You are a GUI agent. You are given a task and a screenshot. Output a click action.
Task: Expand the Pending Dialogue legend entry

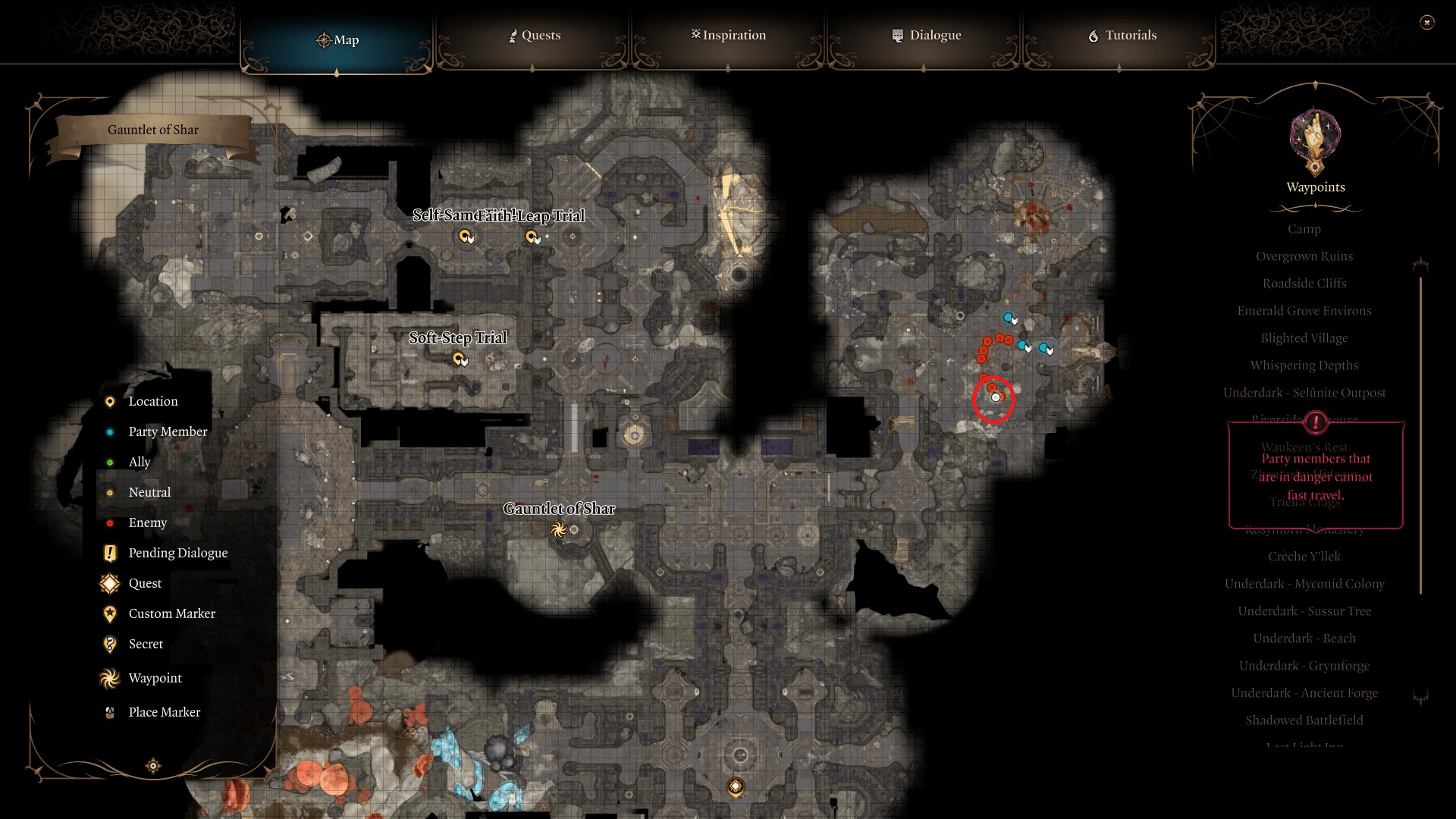click(x=109, y=553)
